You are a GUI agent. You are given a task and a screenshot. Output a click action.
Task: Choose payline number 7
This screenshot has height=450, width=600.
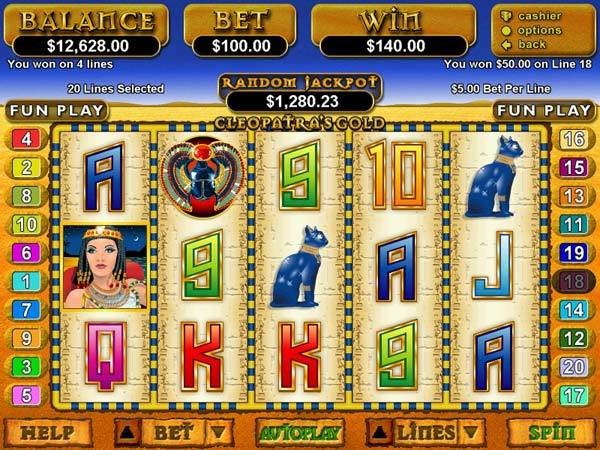pos(25,310)
